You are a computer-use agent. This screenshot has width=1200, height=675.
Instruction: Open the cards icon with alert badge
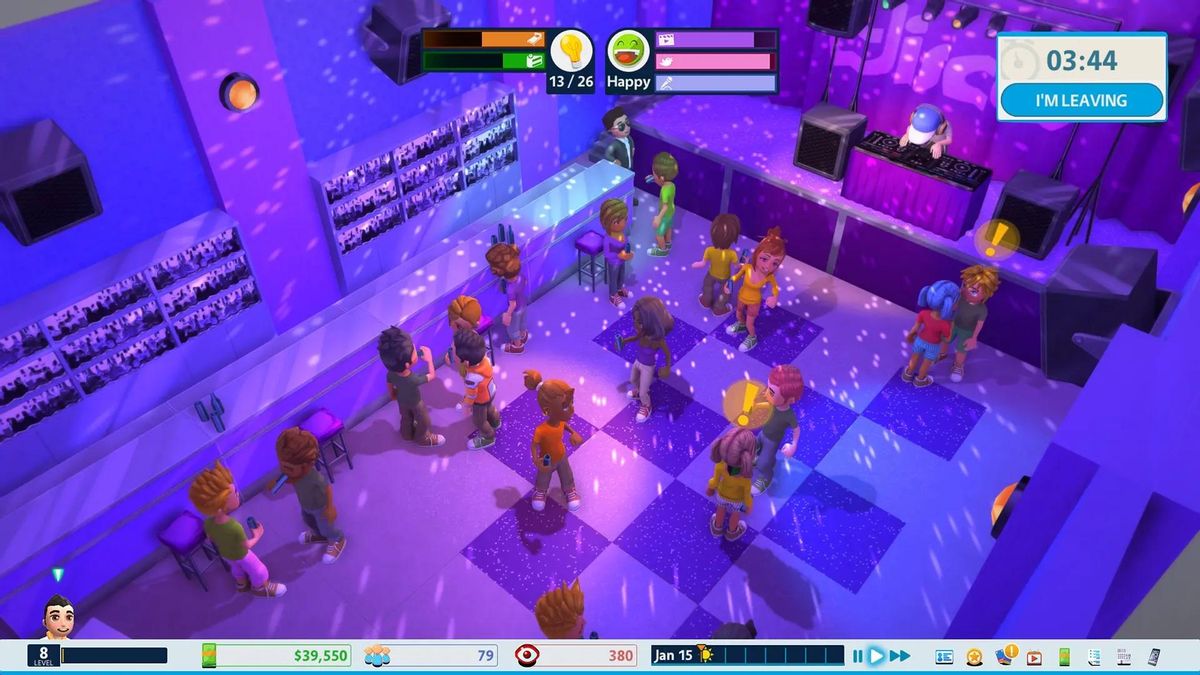click(1004, 656)
